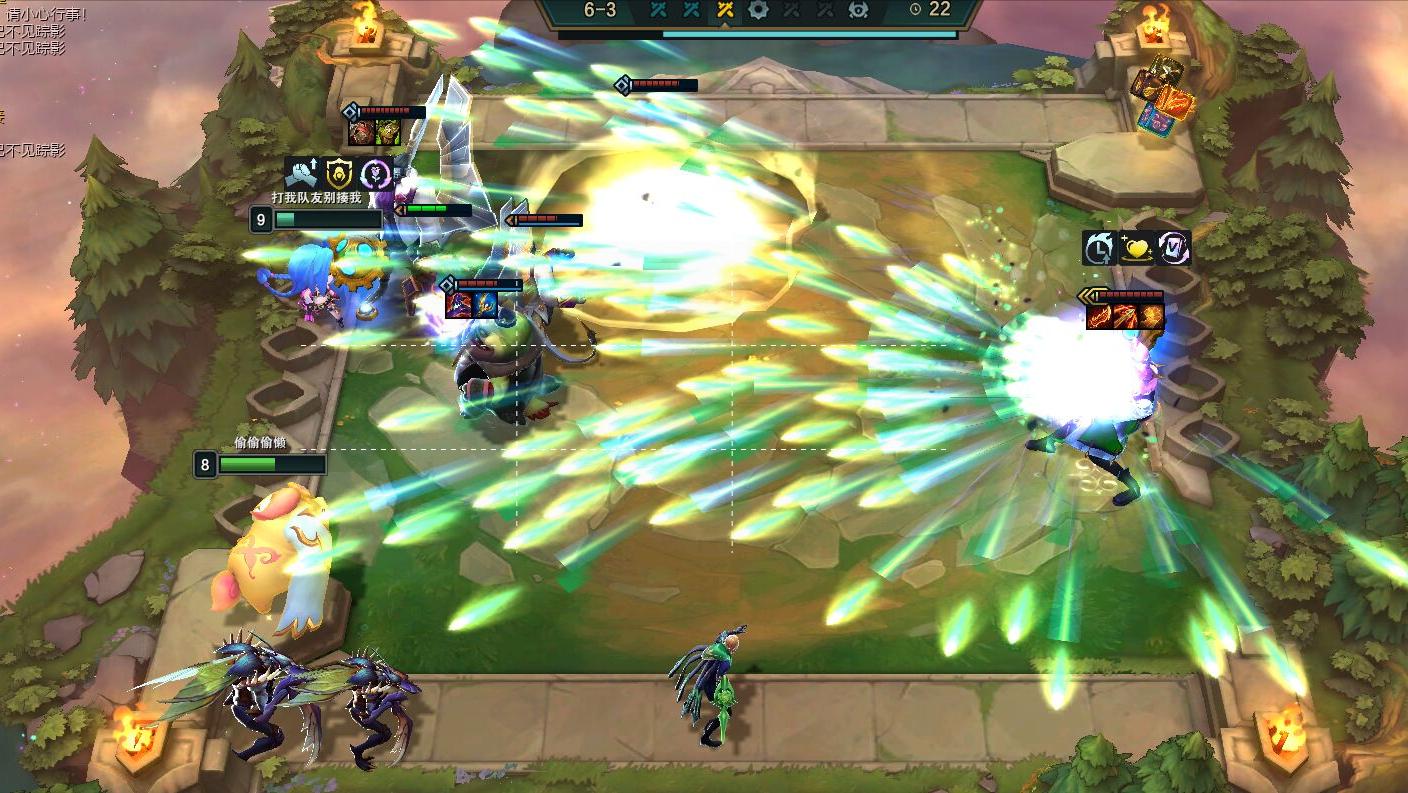1408x793 pixels.
Task: Click the gold shield augment icon above 打我队友别接我
Action: [338, 174]
